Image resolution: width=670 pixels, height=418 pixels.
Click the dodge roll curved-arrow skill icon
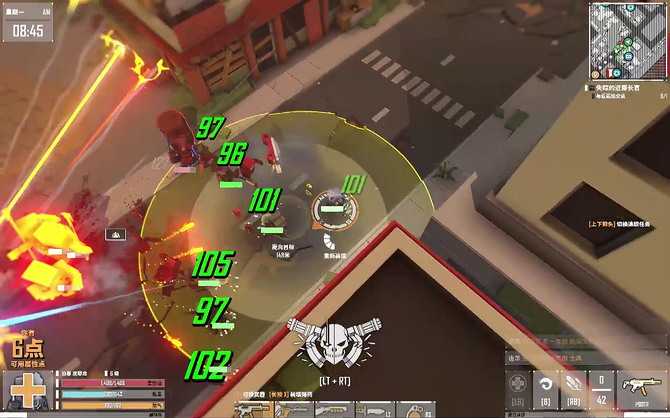click(x=545, y=384)
